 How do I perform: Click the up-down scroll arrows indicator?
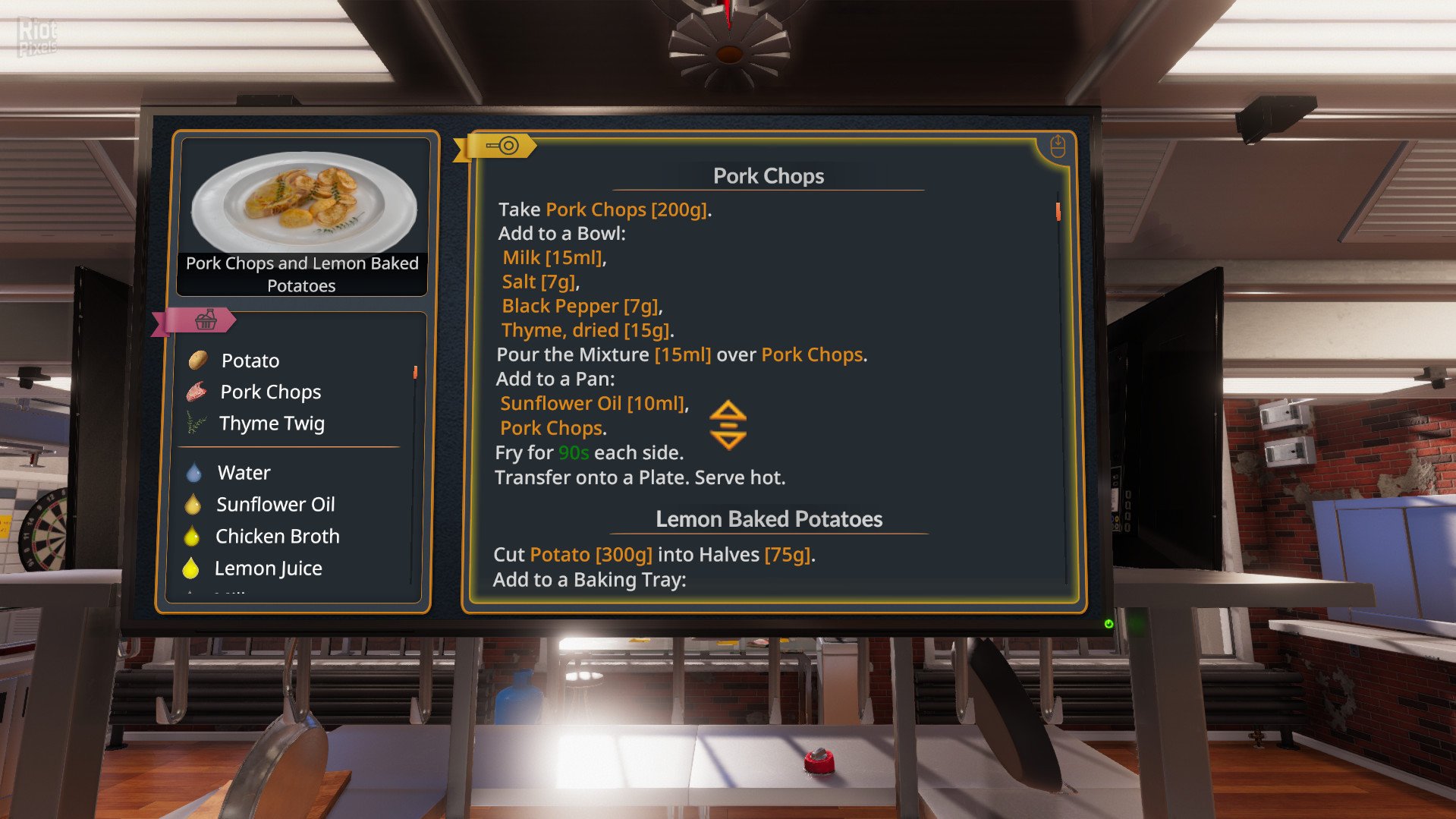point(728,425)
